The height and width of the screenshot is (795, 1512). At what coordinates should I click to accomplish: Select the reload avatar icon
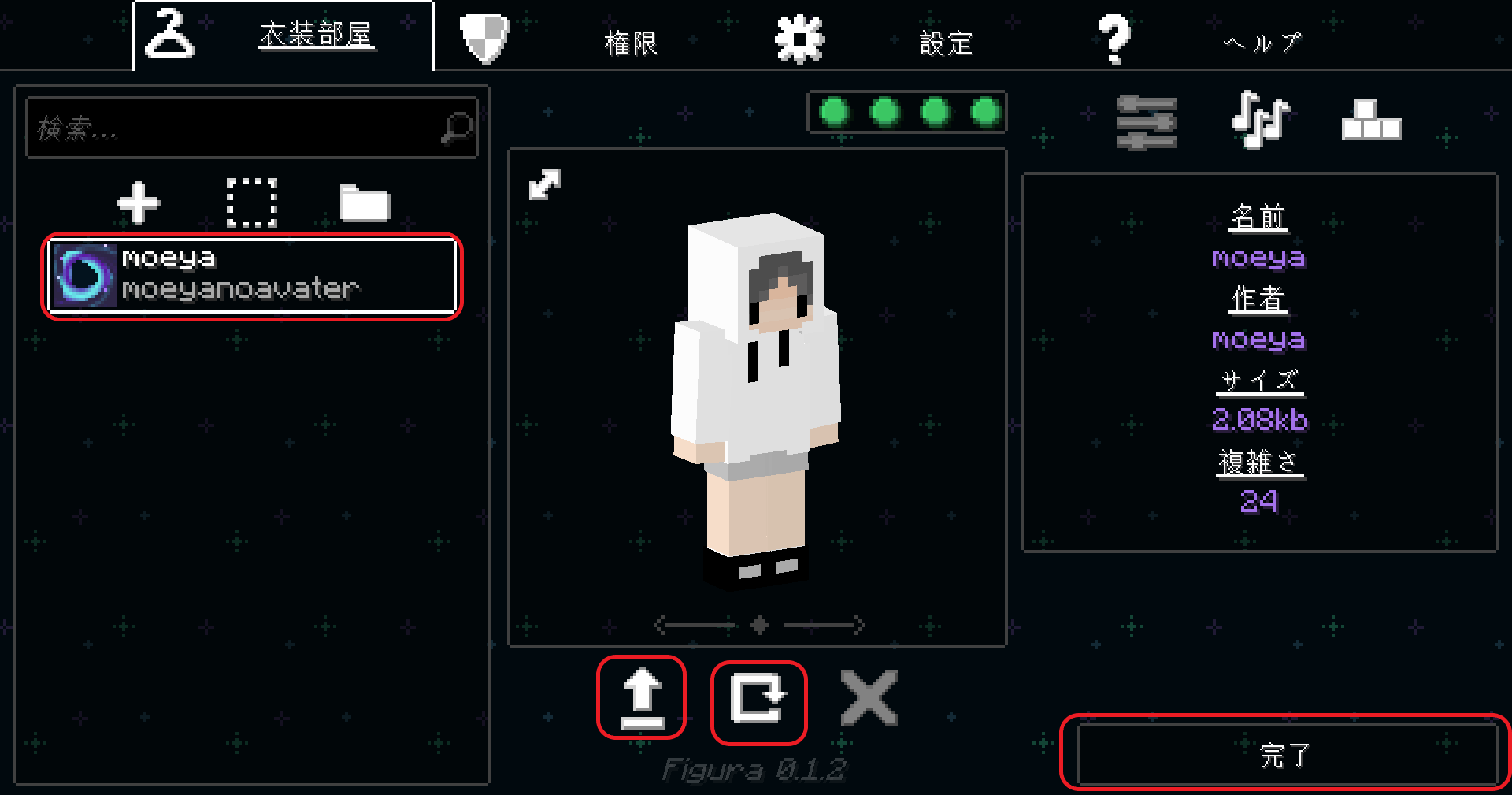[x=758, y=698]
